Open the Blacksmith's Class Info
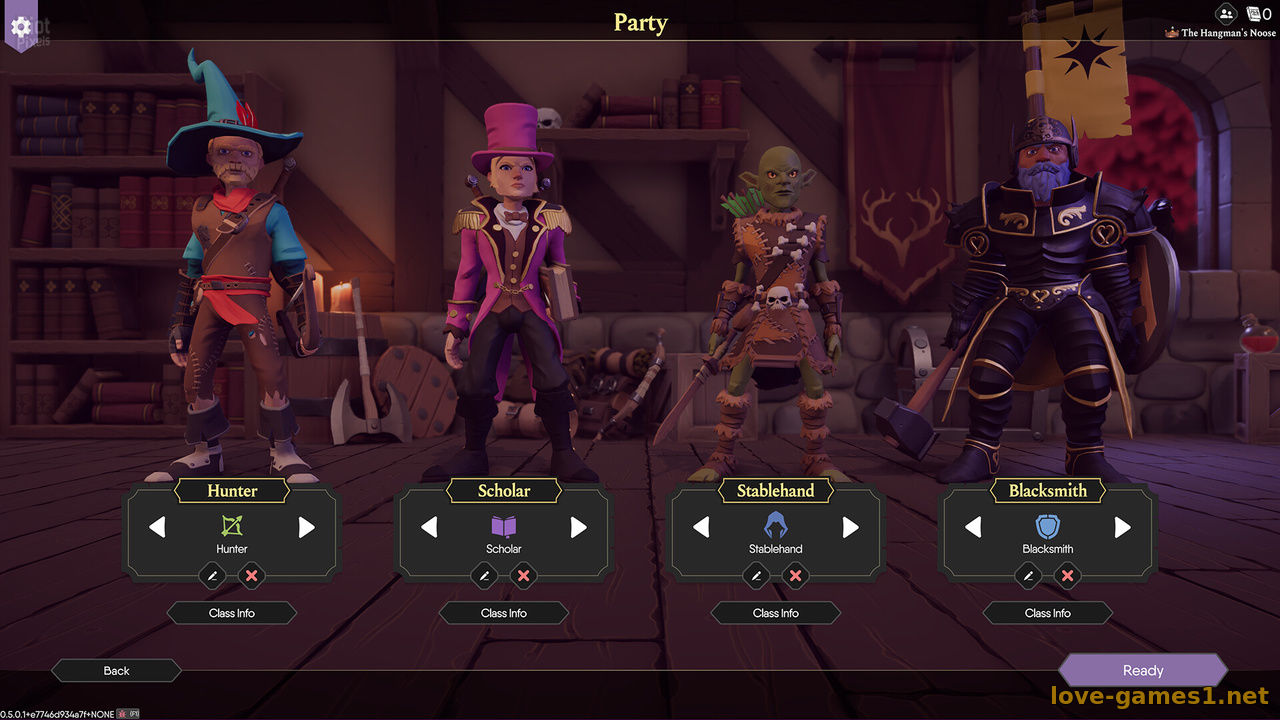This screenshot has width=1280, height=720. coord(1048,613)
